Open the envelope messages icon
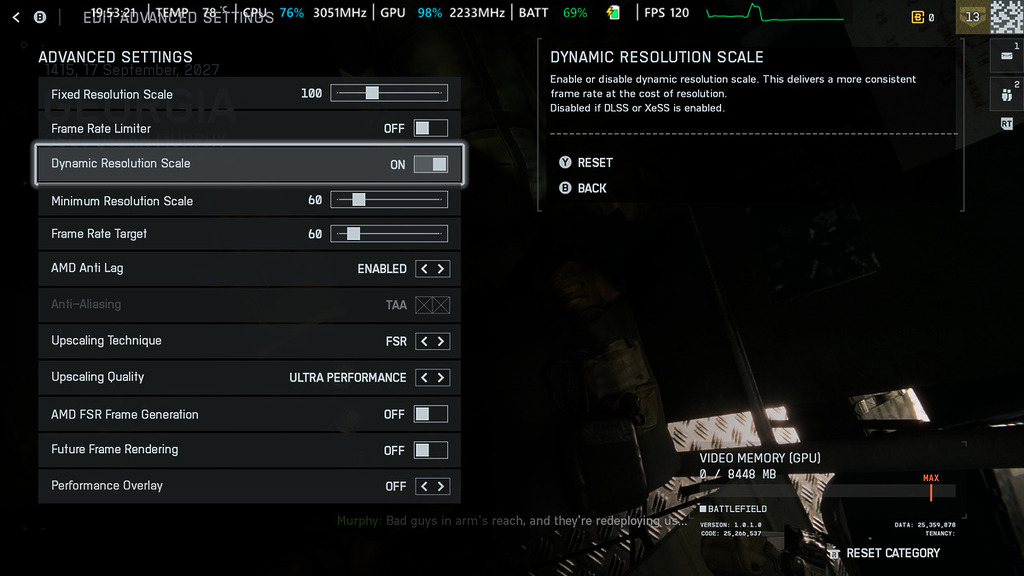The width and height of the screenshot is (1024, 576). (1006, 56)
